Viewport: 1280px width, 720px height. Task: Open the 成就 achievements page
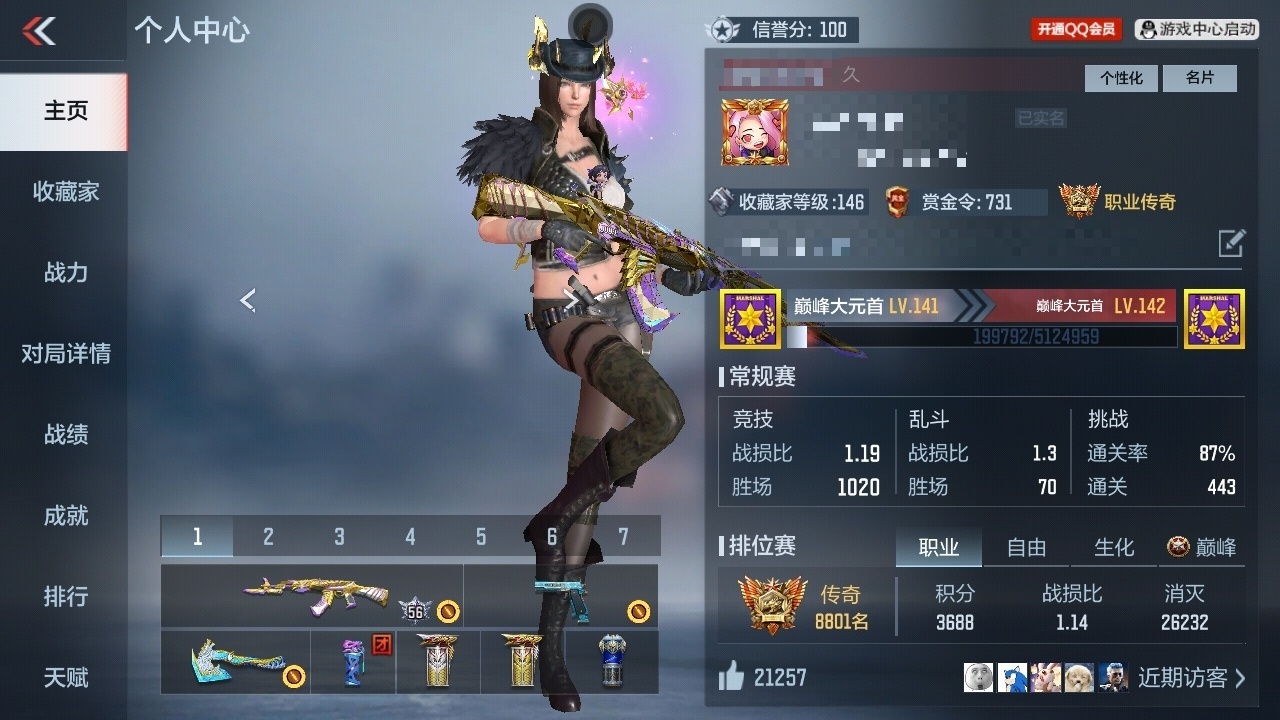click(65, 515)
